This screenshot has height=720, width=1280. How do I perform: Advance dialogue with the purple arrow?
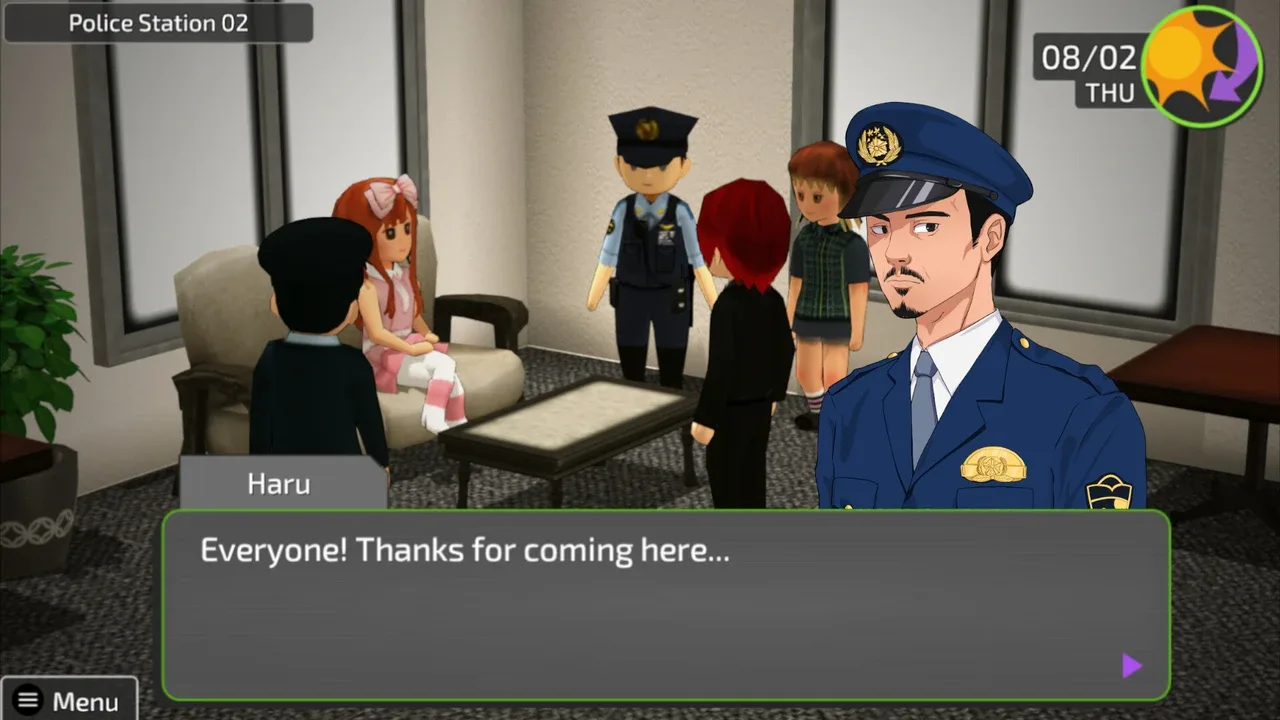pos(1132,666)
